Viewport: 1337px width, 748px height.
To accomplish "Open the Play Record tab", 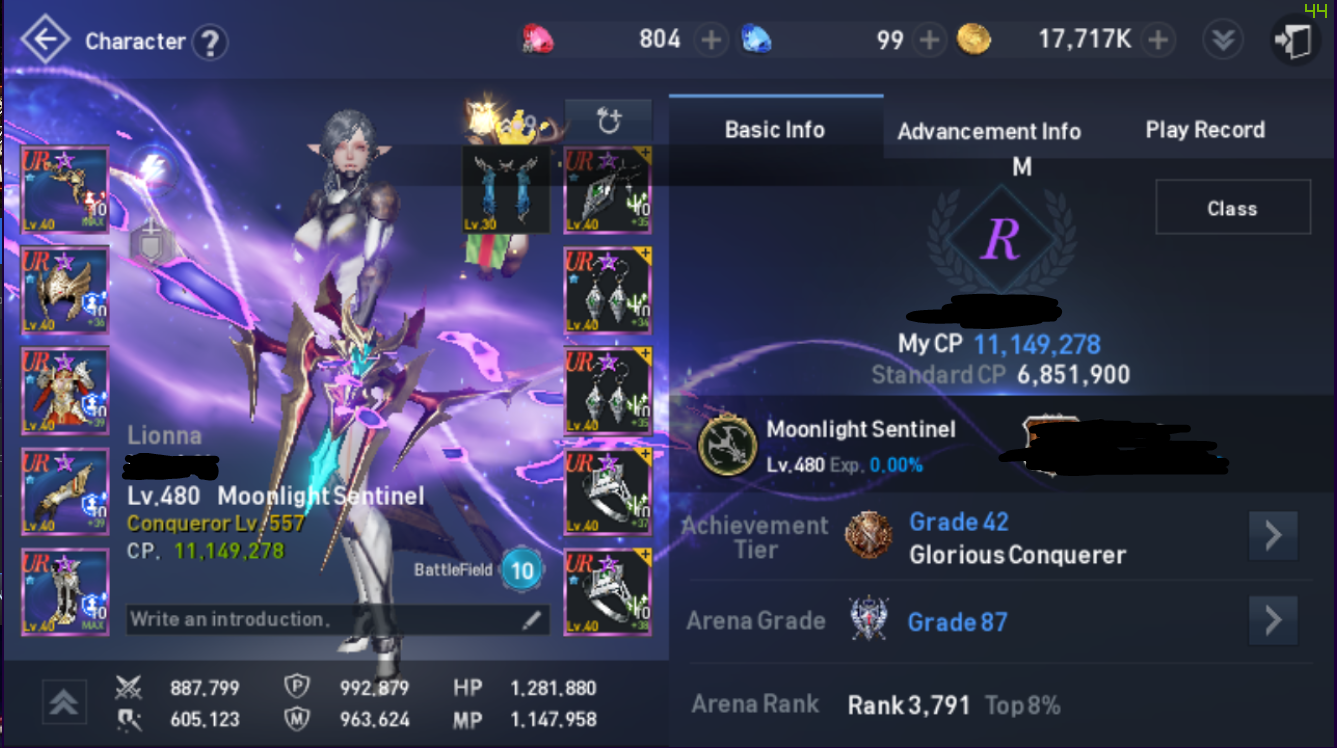I will coord(1205,129).
